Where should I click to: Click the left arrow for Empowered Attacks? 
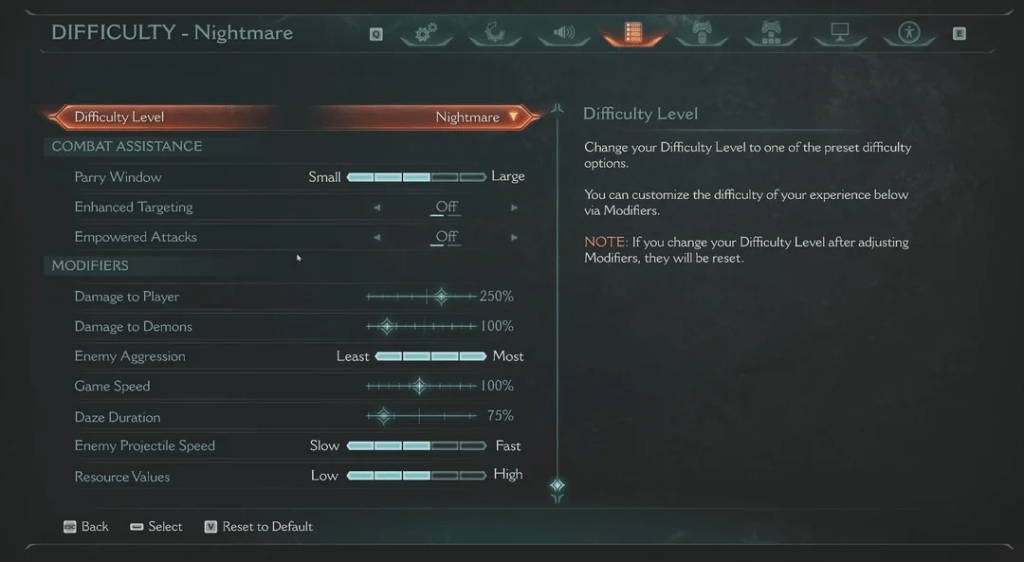pyautogui.click(x=377, y=238)
